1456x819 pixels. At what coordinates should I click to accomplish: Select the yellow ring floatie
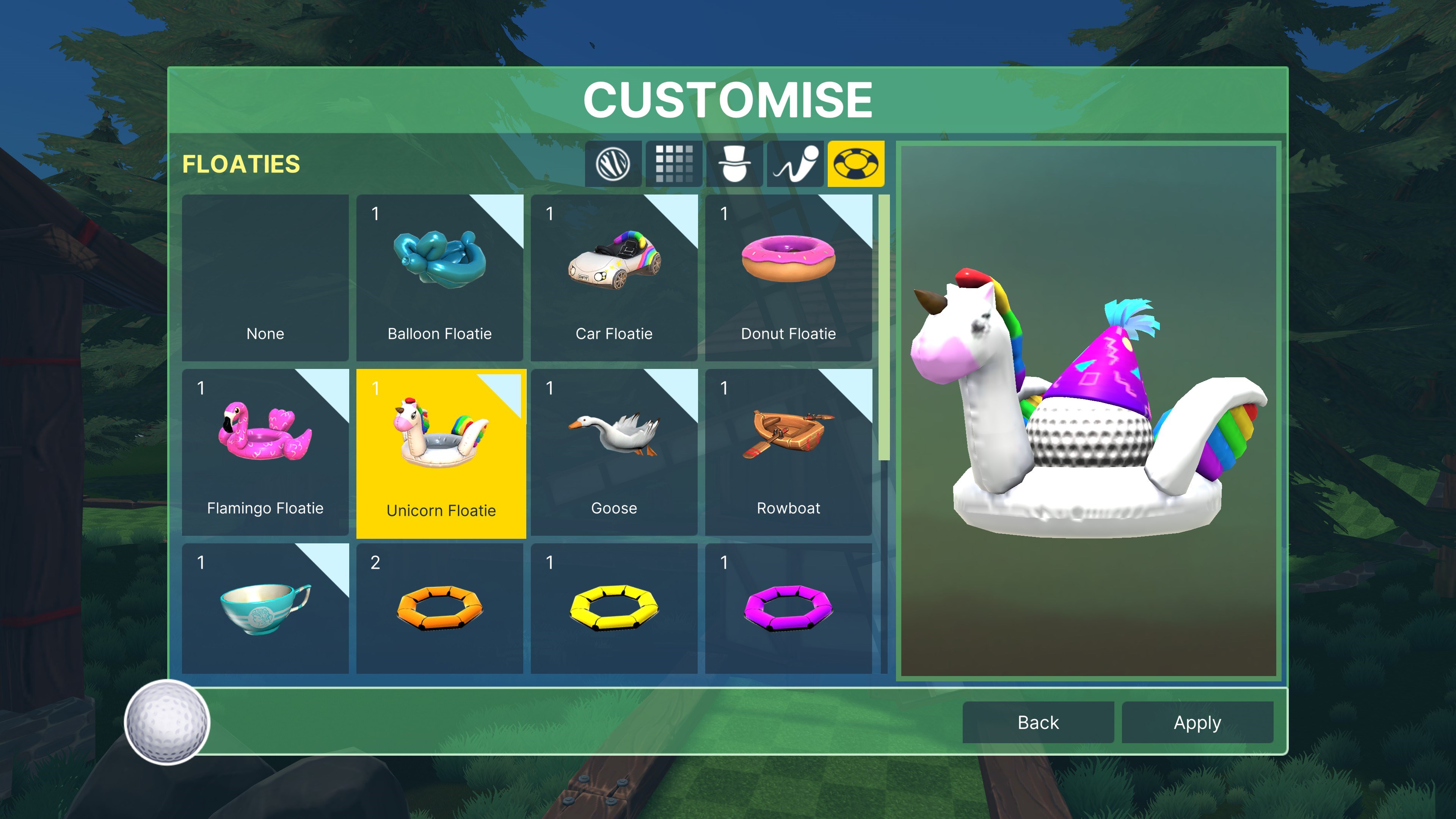pos(614,608)
